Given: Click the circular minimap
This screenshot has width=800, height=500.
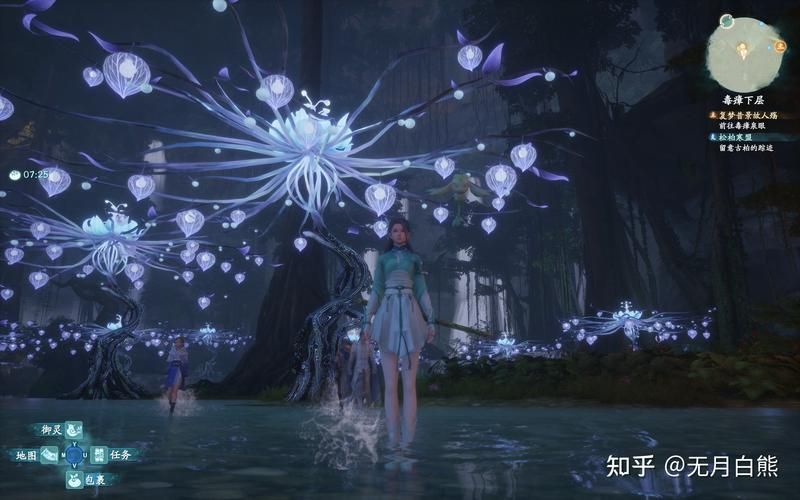Looking at the screenshot, I should 745,50.
